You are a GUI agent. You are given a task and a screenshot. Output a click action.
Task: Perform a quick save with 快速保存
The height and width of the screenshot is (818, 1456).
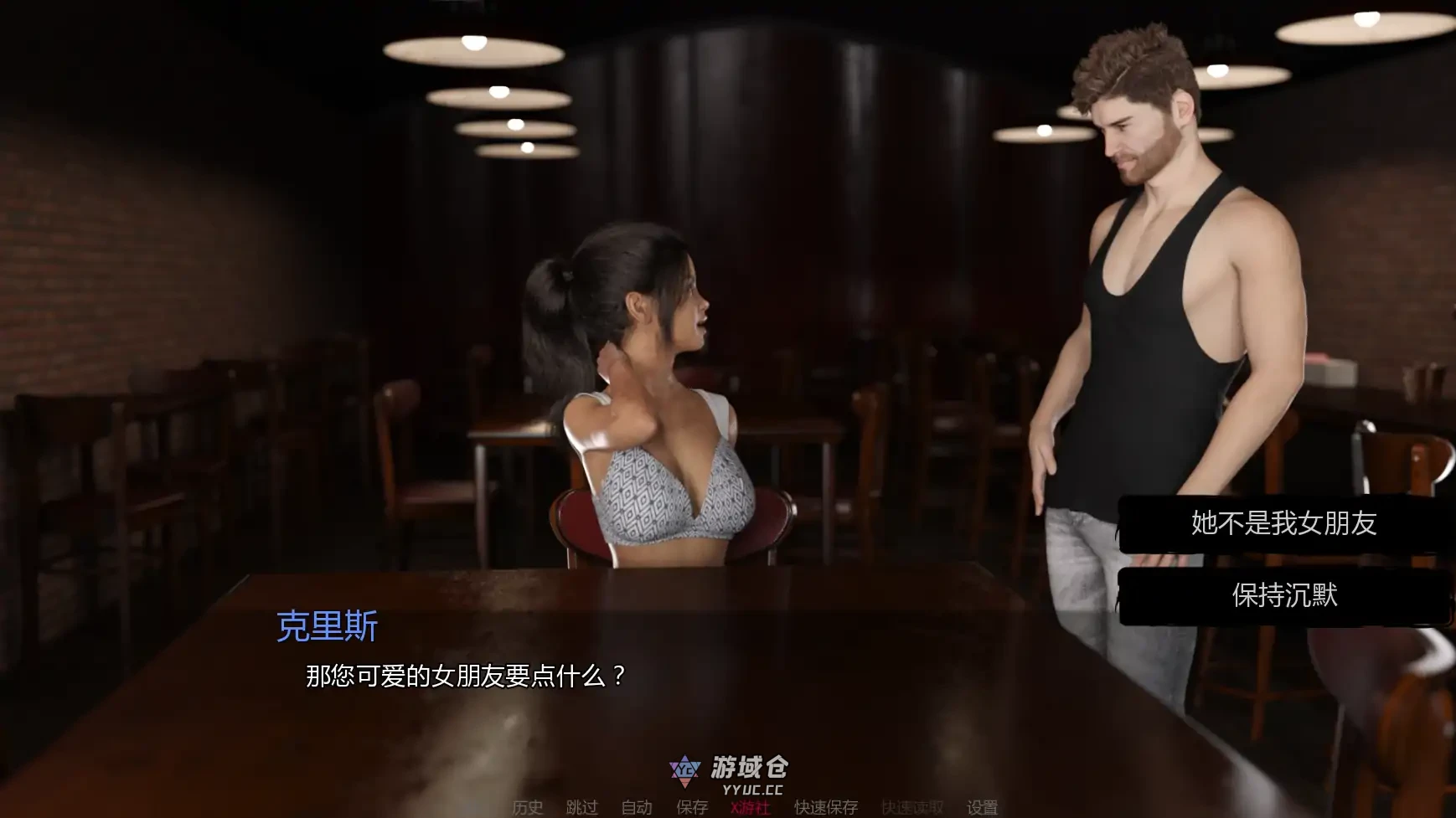tap(824, 808)
